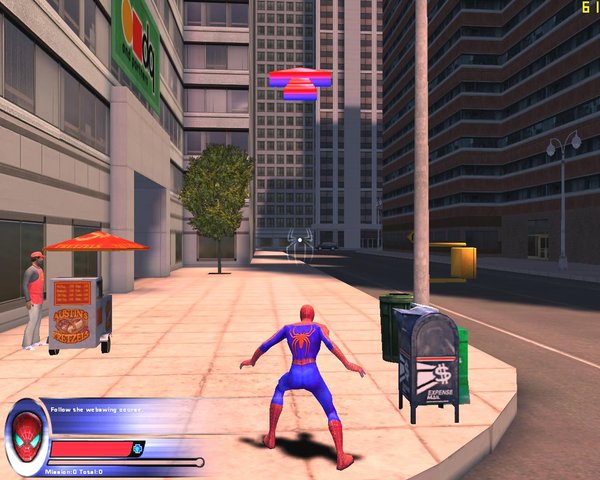Click the blue spider emblem beside the red bar
This screenshot has width=600, height=480.
(x=138, y=448)
